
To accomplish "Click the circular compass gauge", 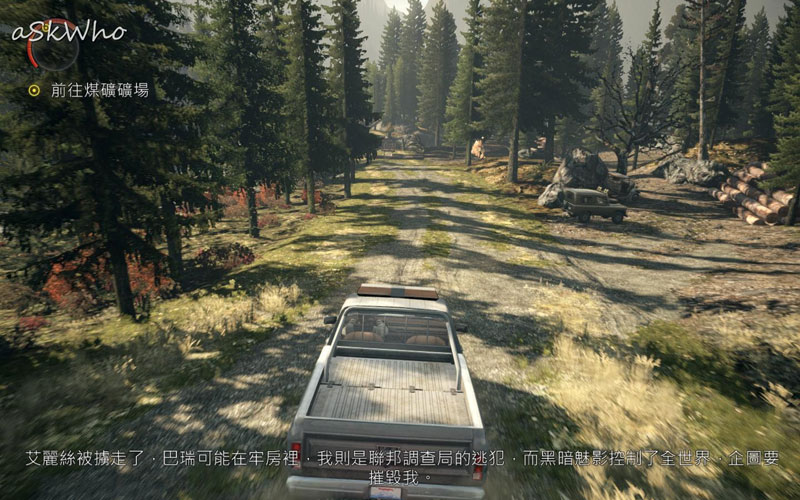I will [54, 44].
